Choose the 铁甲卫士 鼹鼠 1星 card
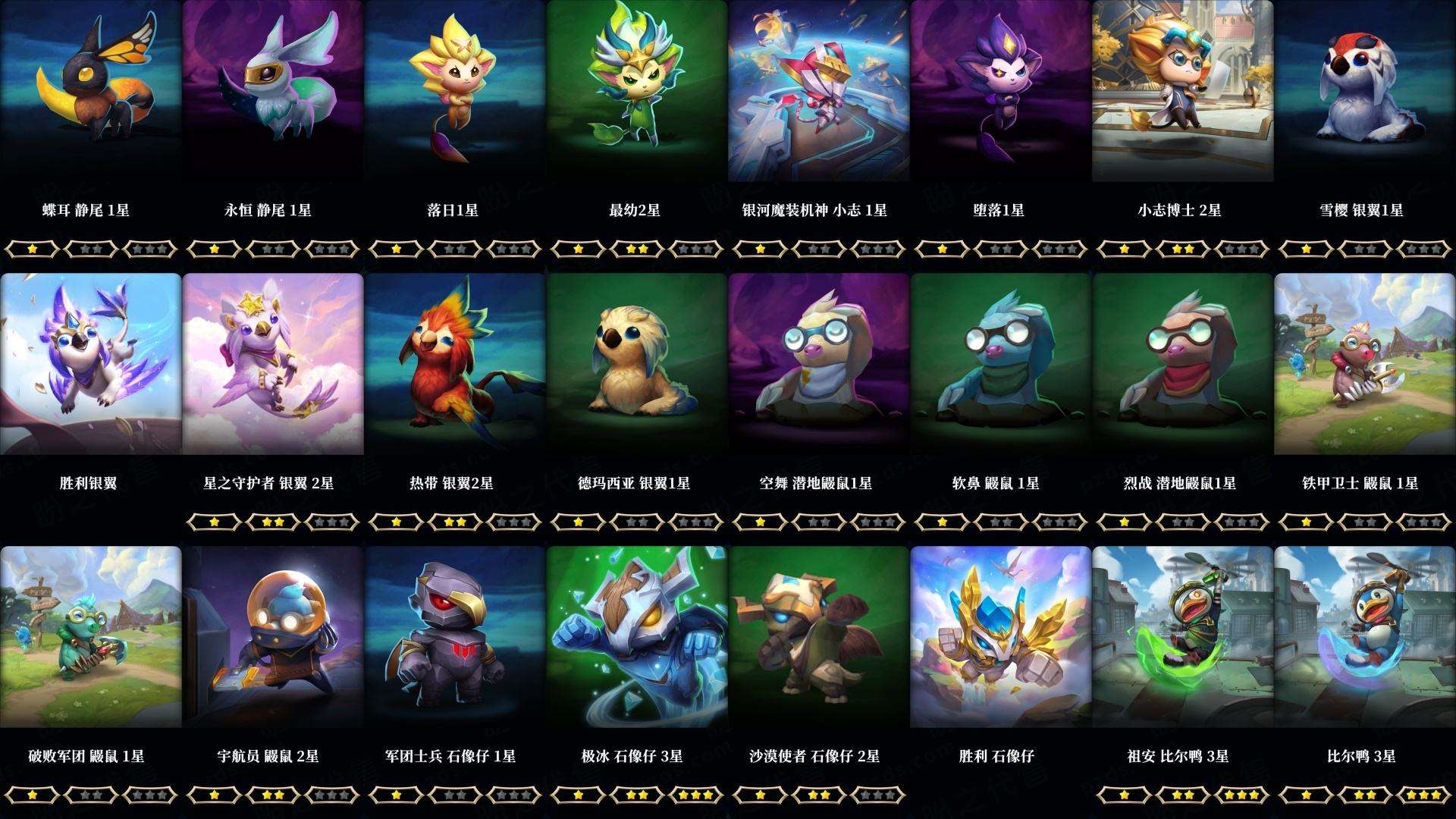Image resolution: width=1456 pixels, height=819 pixels. point(1365,364)
